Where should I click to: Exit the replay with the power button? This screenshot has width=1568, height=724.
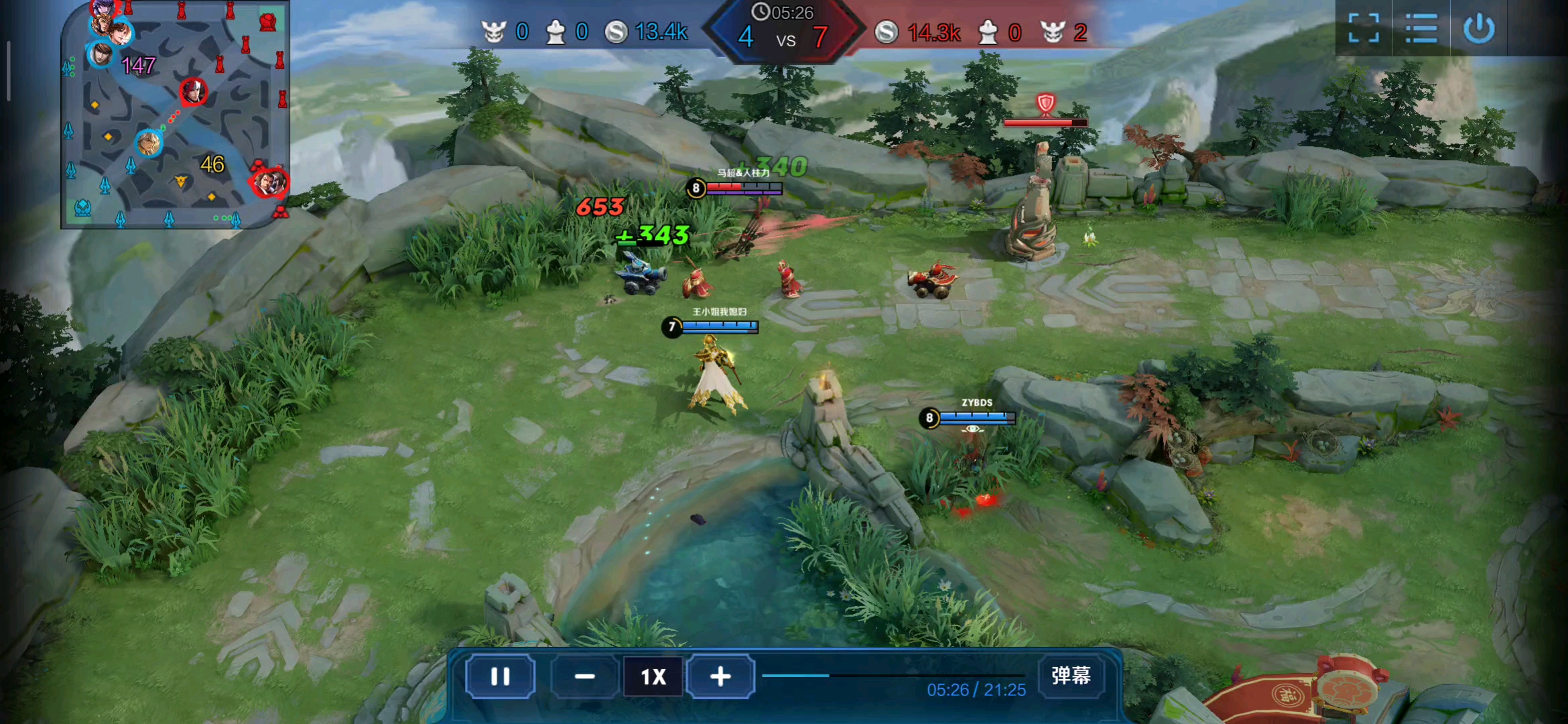pyautogui.click(x=1479, y=29)
